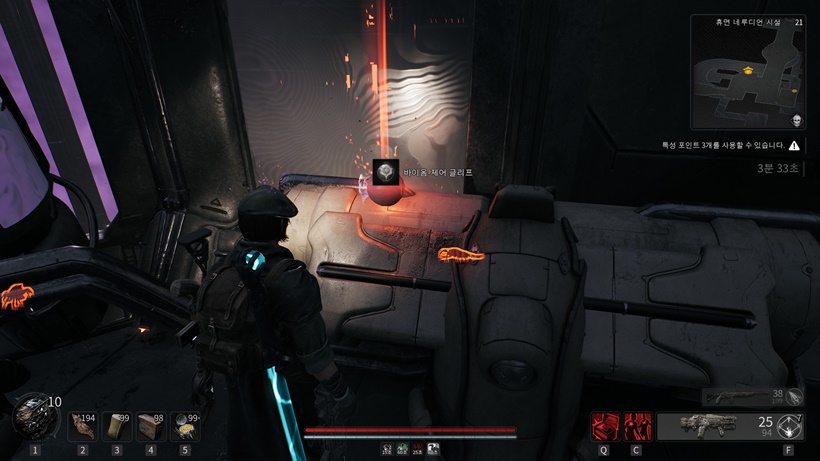Screen dimensions: 820x461
Task: Use the bandage item with 99 count
Action: [x=117, y=426]
